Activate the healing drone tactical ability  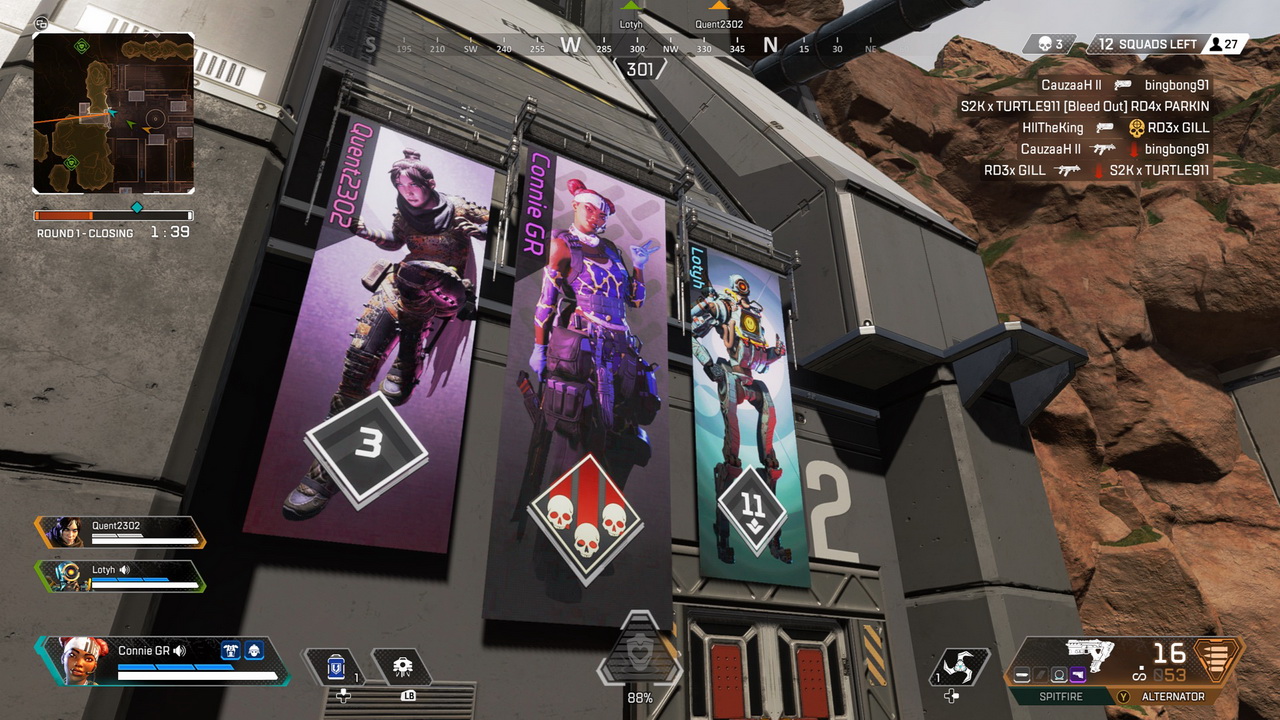(x=402, y=667)
